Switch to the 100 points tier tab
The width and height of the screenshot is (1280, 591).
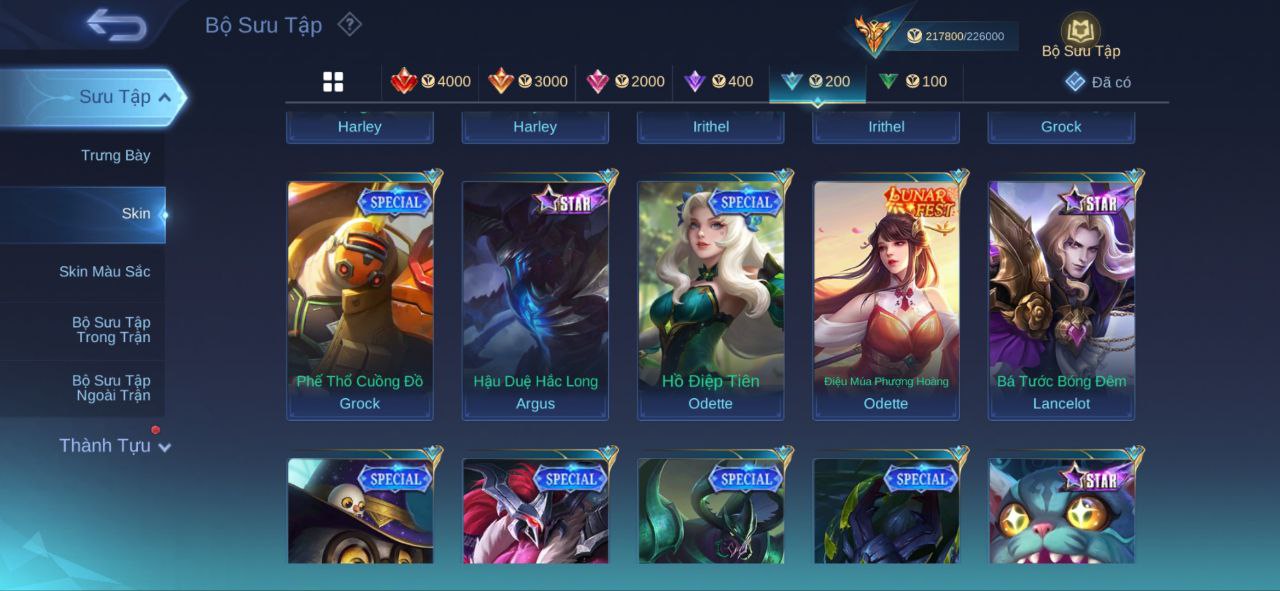click(x=913, y=82)
